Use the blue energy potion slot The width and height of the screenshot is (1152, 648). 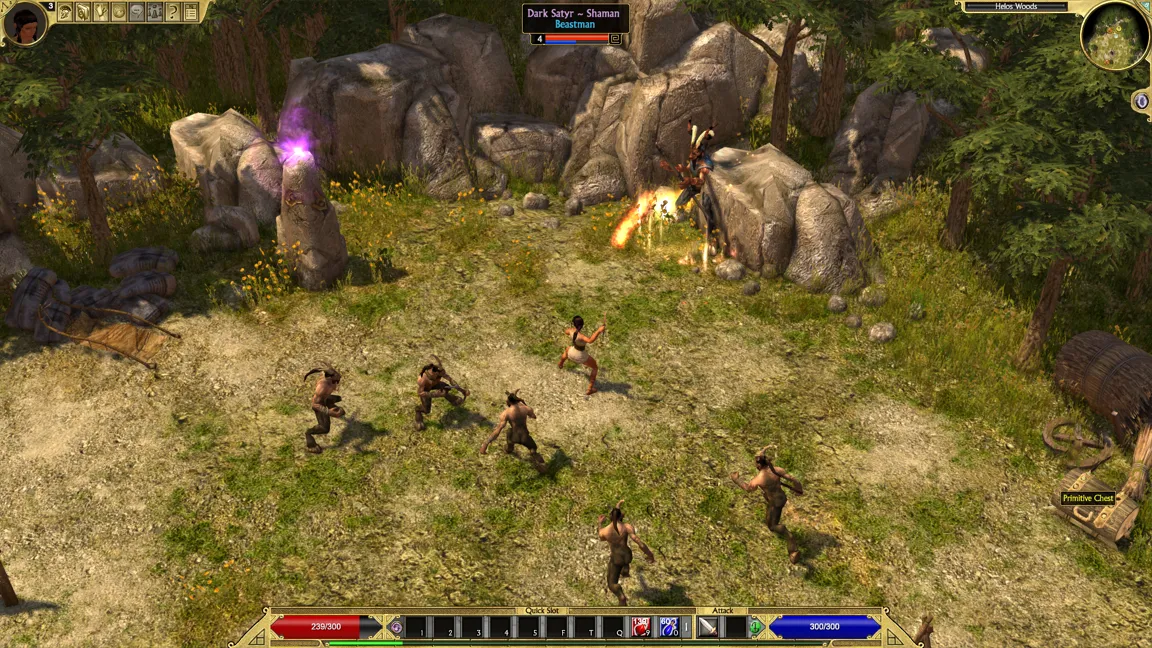[x=669, y=628]
